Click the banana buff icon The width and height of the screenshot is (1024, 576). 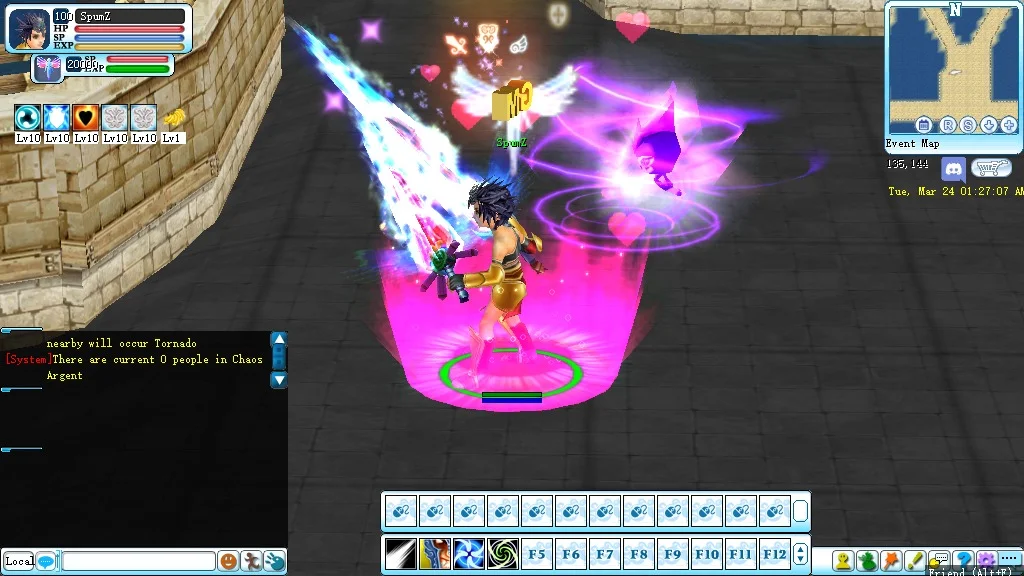tap(173, 117)
